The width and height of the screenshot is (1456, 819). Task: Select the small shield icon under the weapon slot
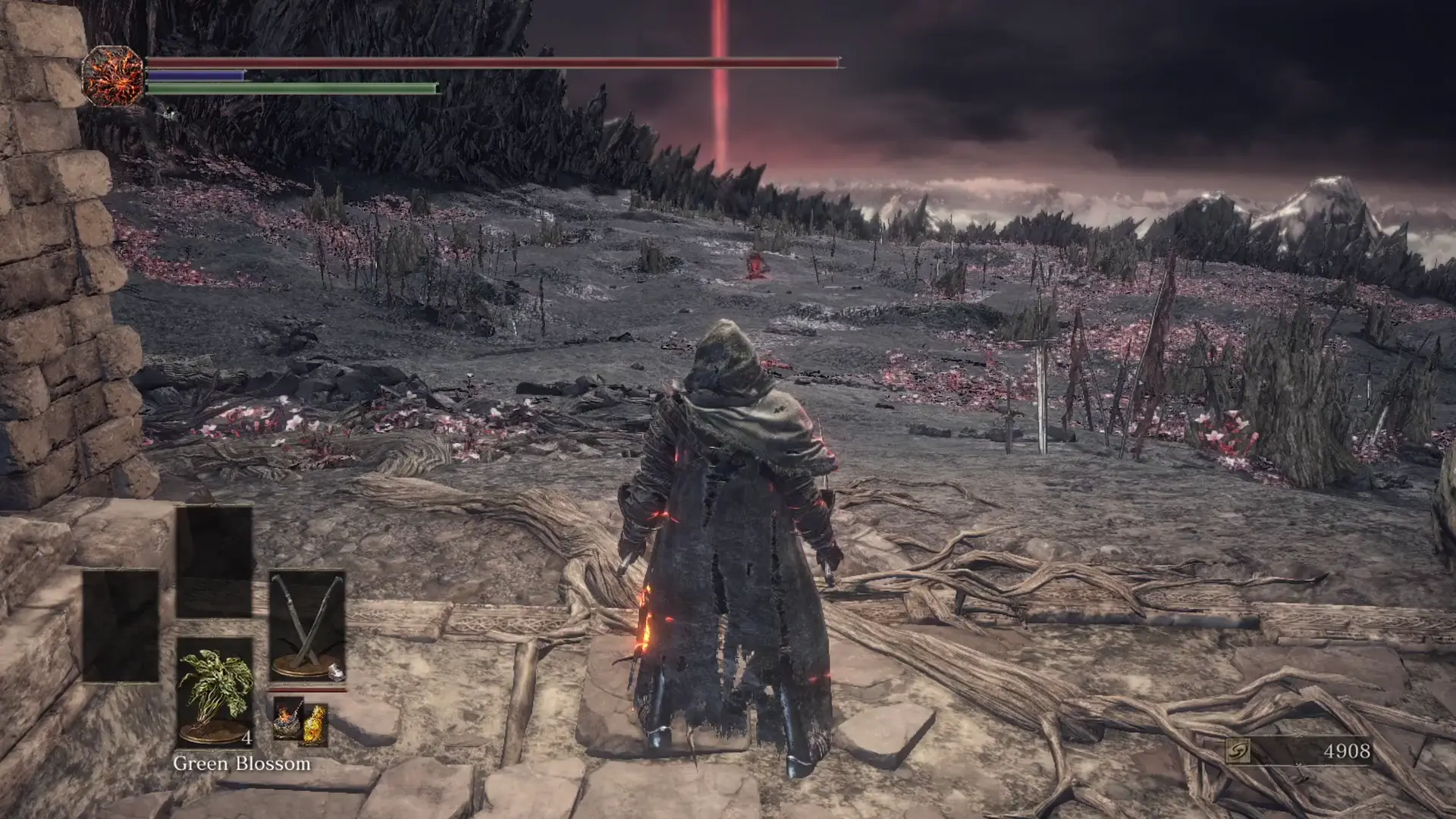pos(337,673)
